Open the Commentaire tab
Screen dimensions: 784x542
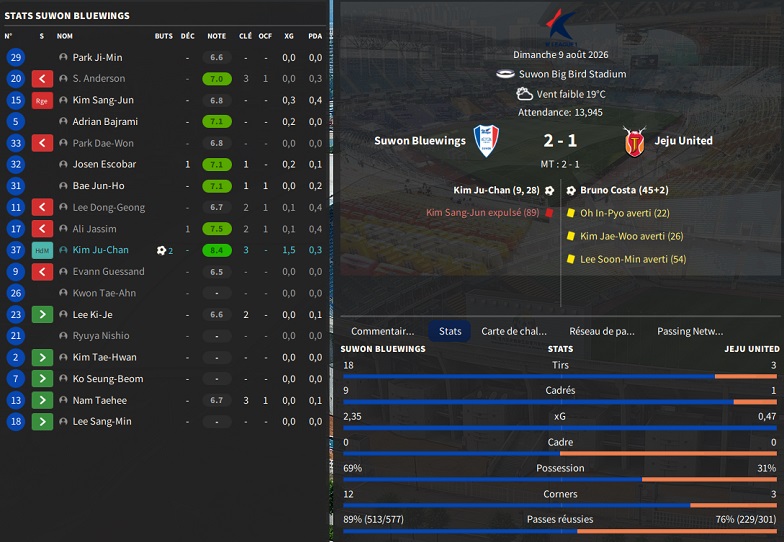point(382,331)
